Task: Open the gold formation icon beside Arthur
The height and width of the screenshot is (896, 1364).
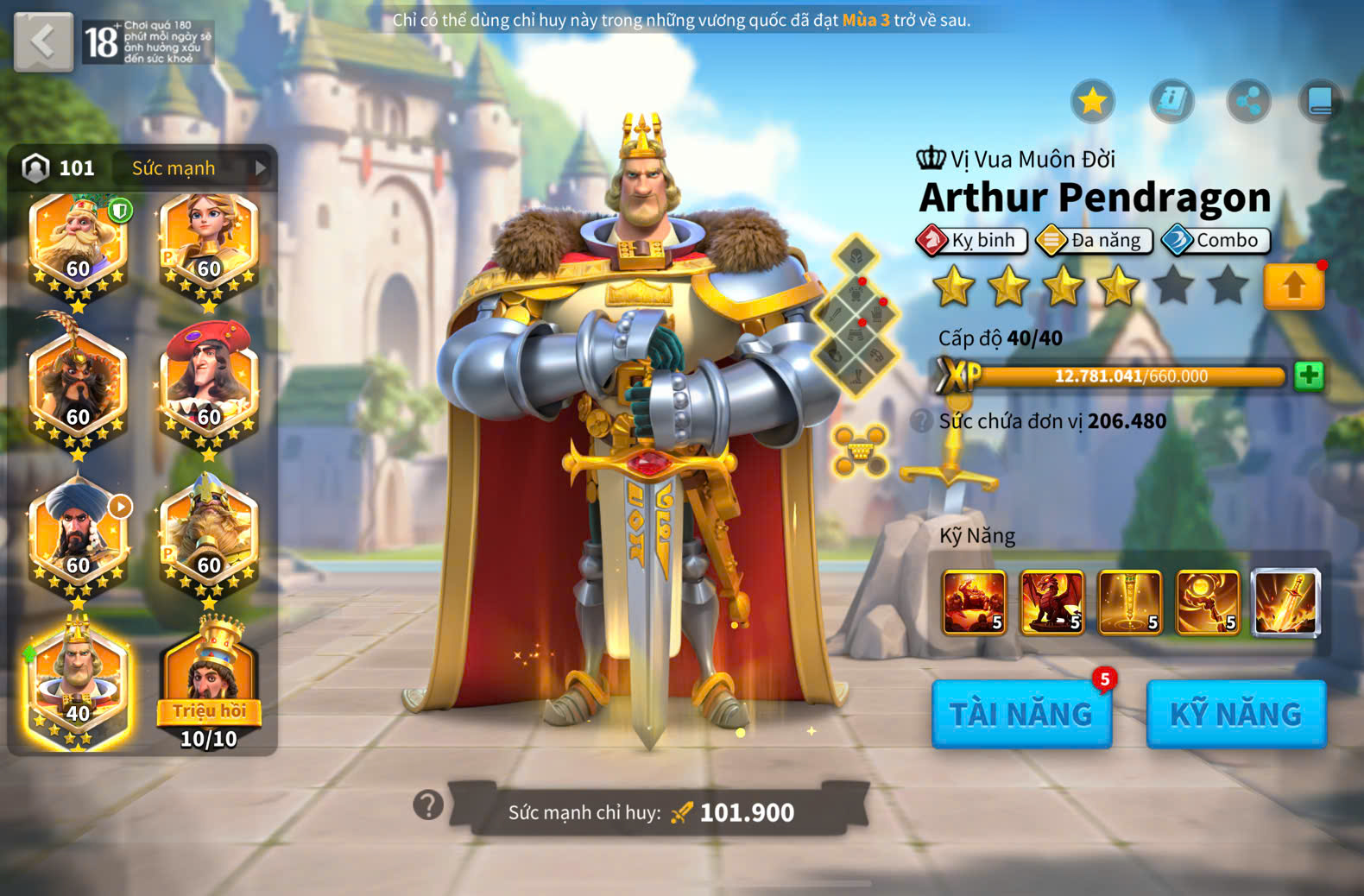Action: (860, 450)
